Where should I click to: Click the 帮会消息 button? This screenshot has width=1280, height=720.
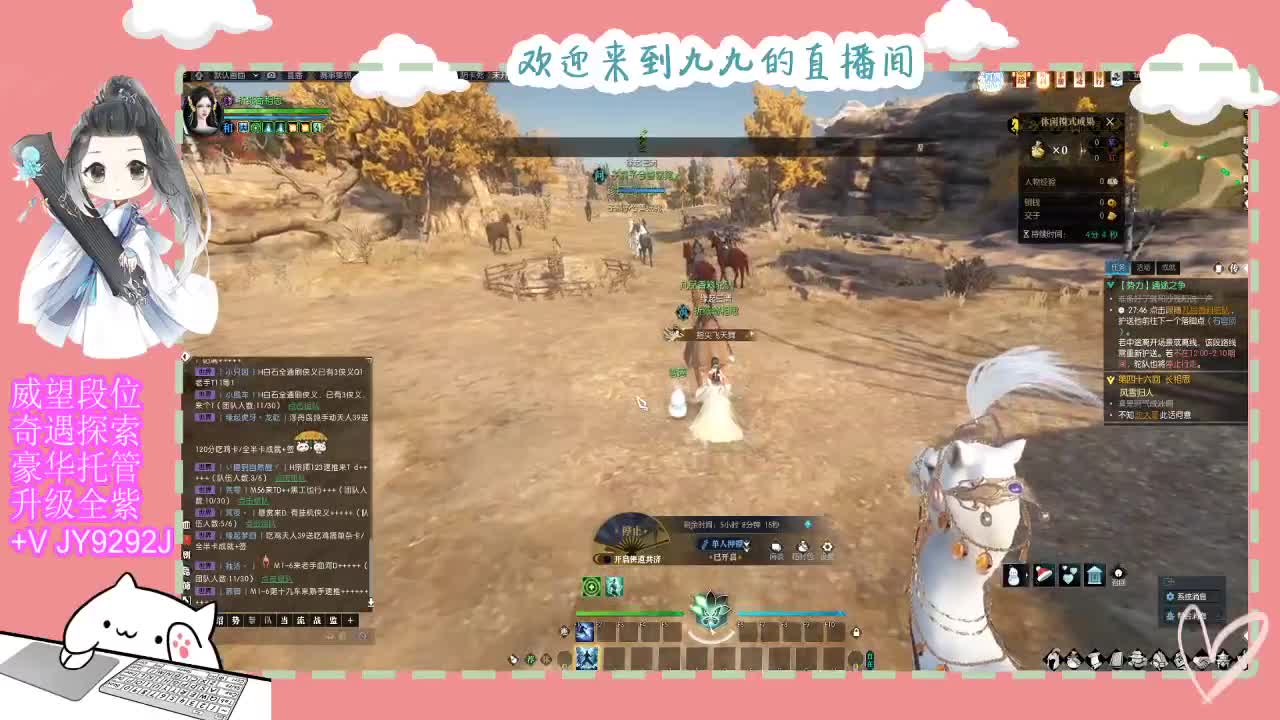click(x=1188, y=612)
